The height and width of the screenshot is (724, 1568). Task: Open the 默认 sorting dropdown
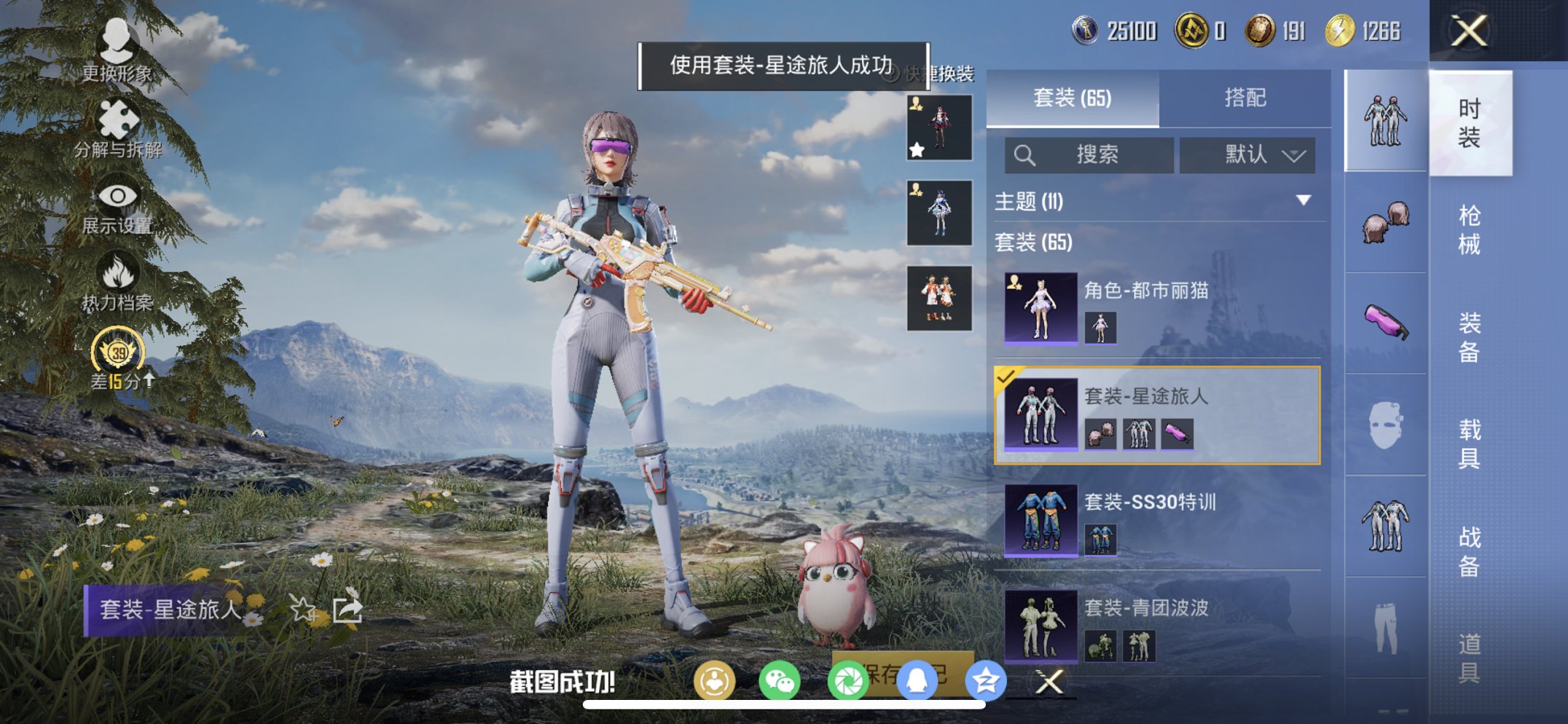pos(1250,155)
